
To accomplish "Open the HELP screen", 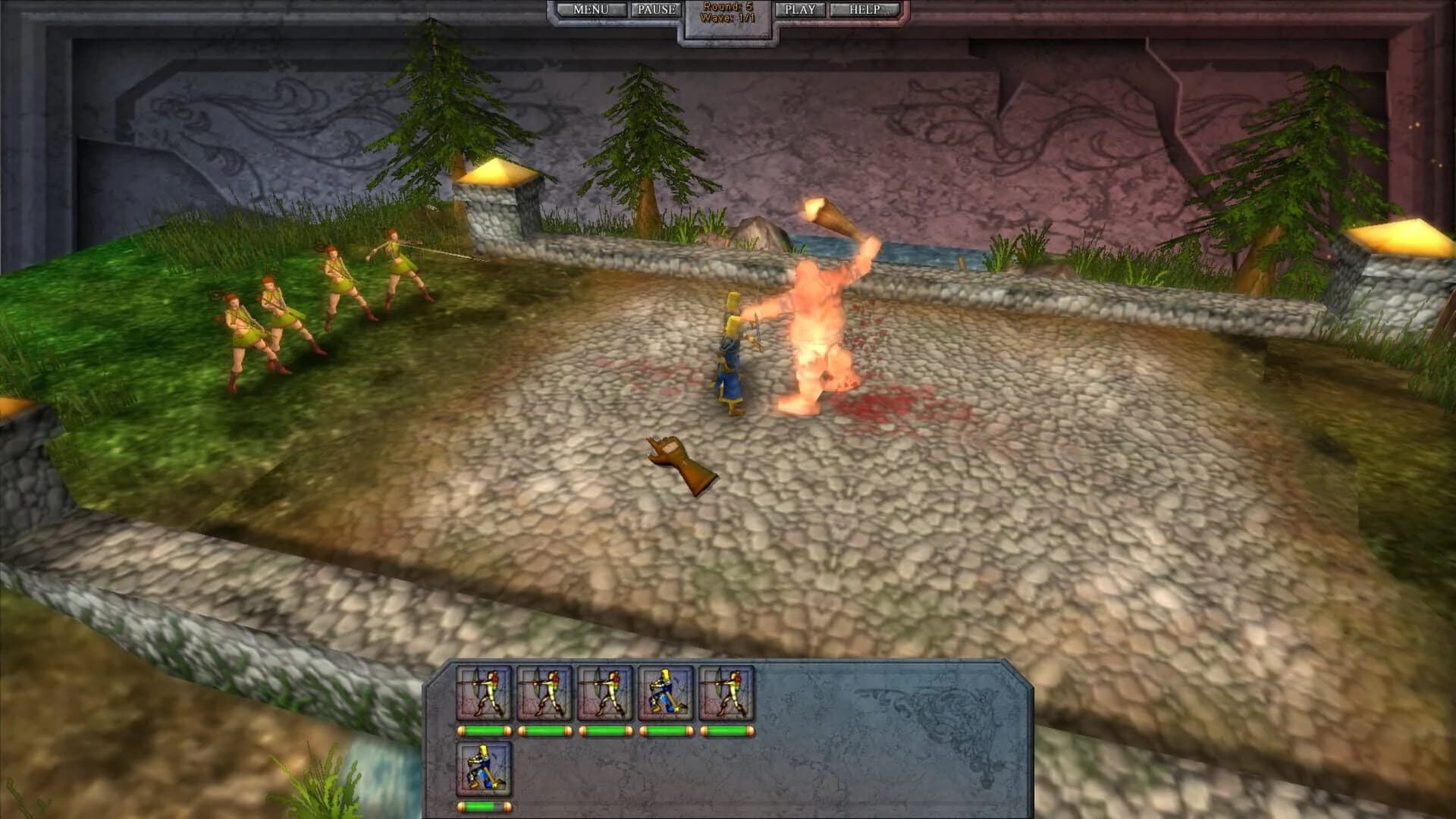I will pos(864,9).
